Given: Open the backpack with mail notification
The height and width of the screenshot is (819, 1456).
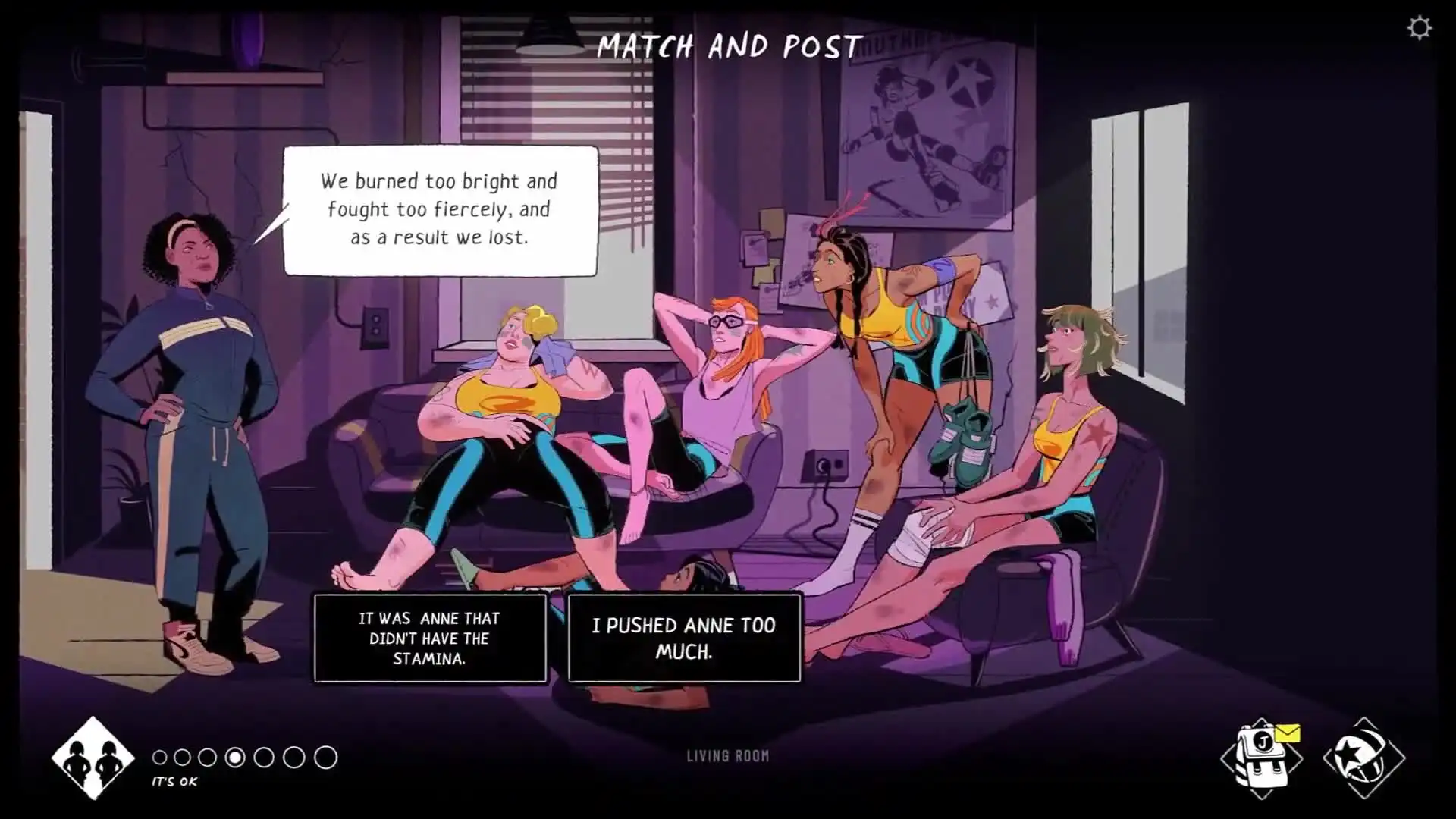Looking at the screenshot, I should (1262, 757).
